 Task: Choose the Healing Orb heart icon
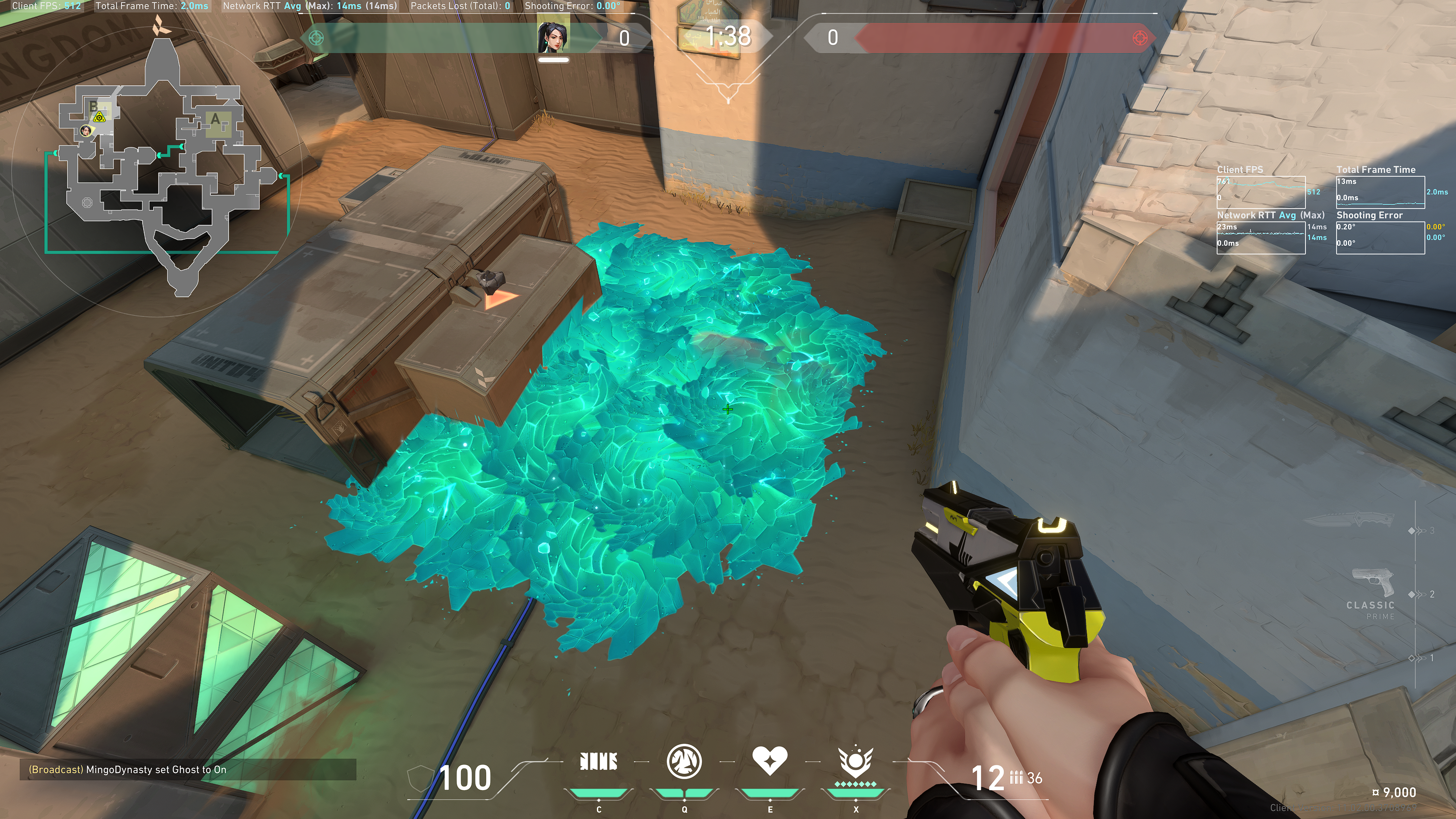tap(769, 760)
